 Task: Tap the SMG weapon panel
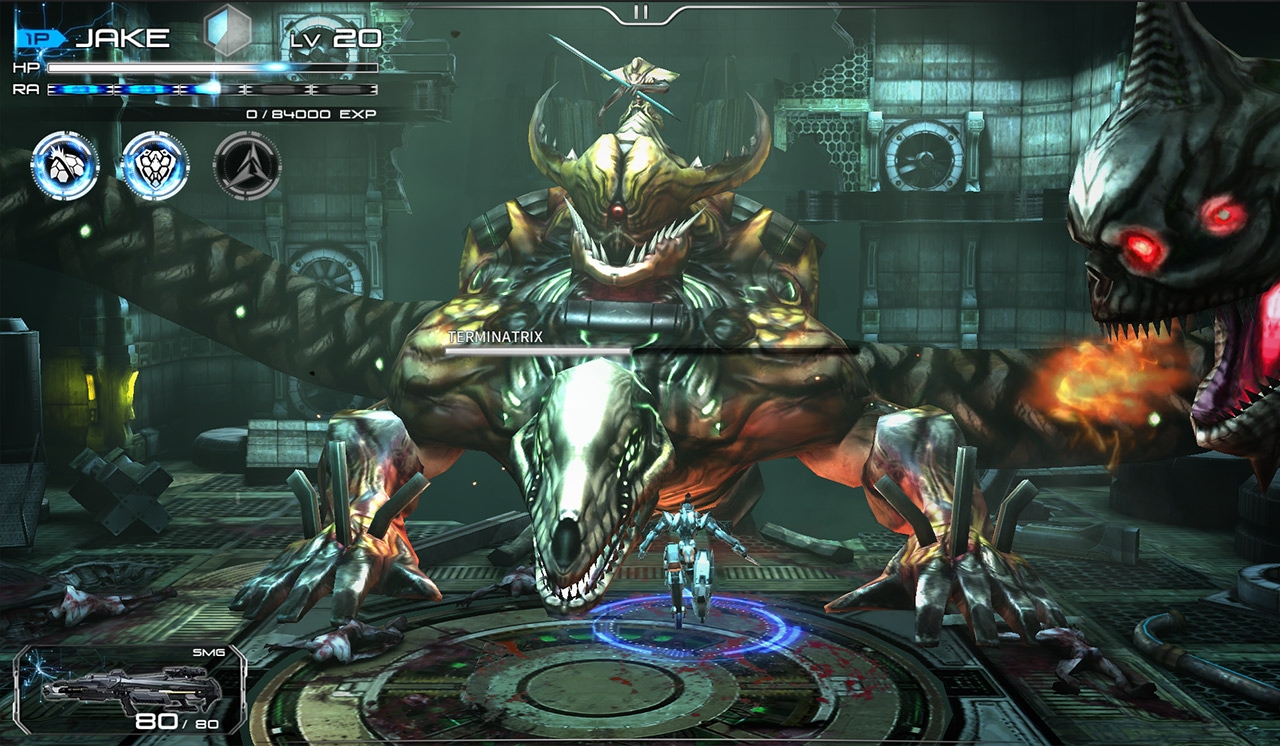128,689
